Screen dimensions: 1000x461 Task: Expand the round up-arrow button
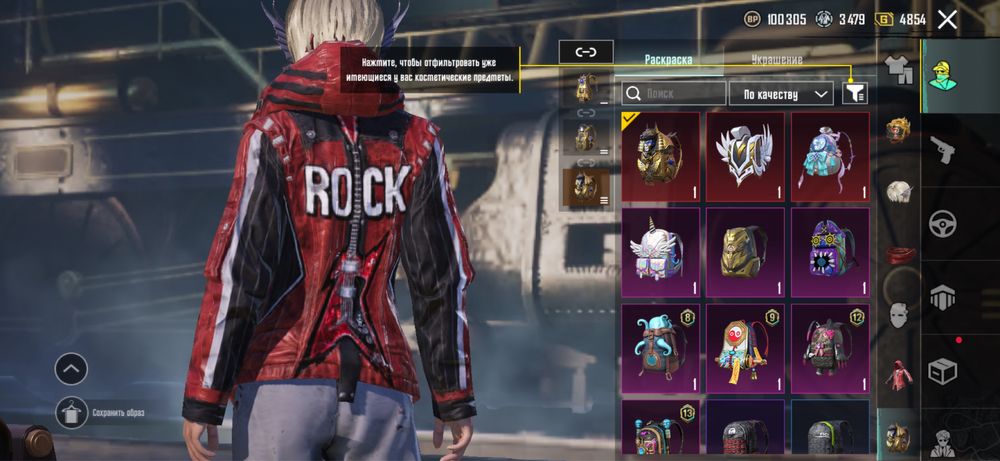[71, 369]
